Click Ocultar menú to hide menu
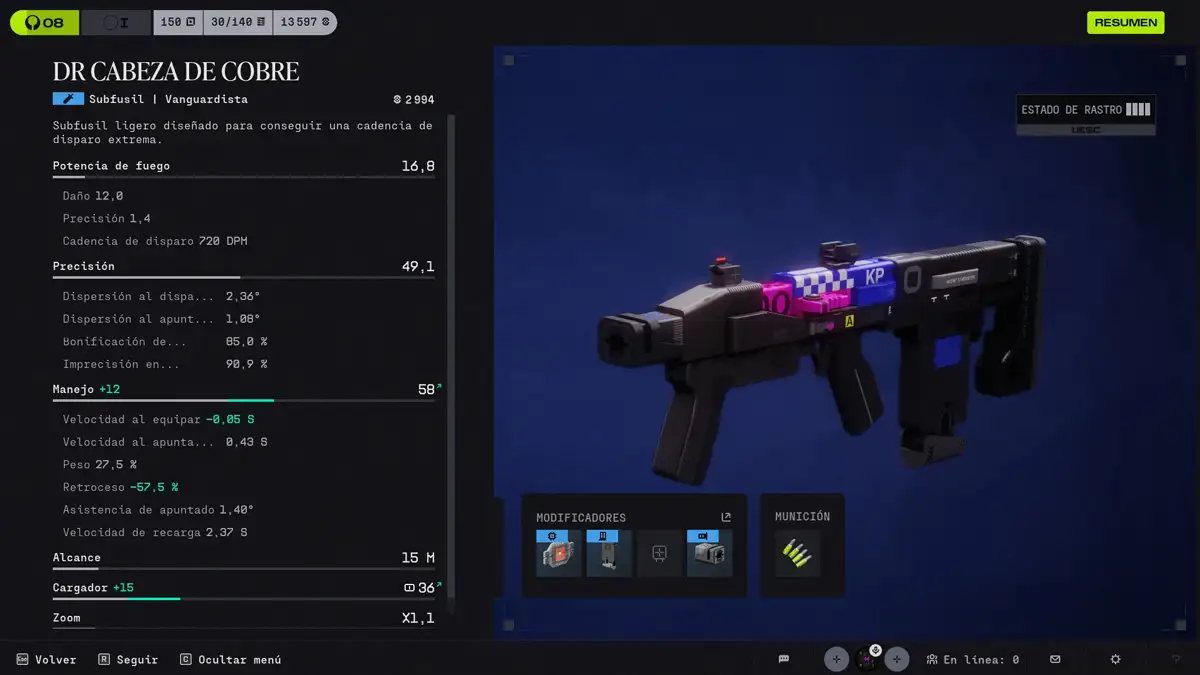This screenshot has height=675, width=1200. coord(231,659)
